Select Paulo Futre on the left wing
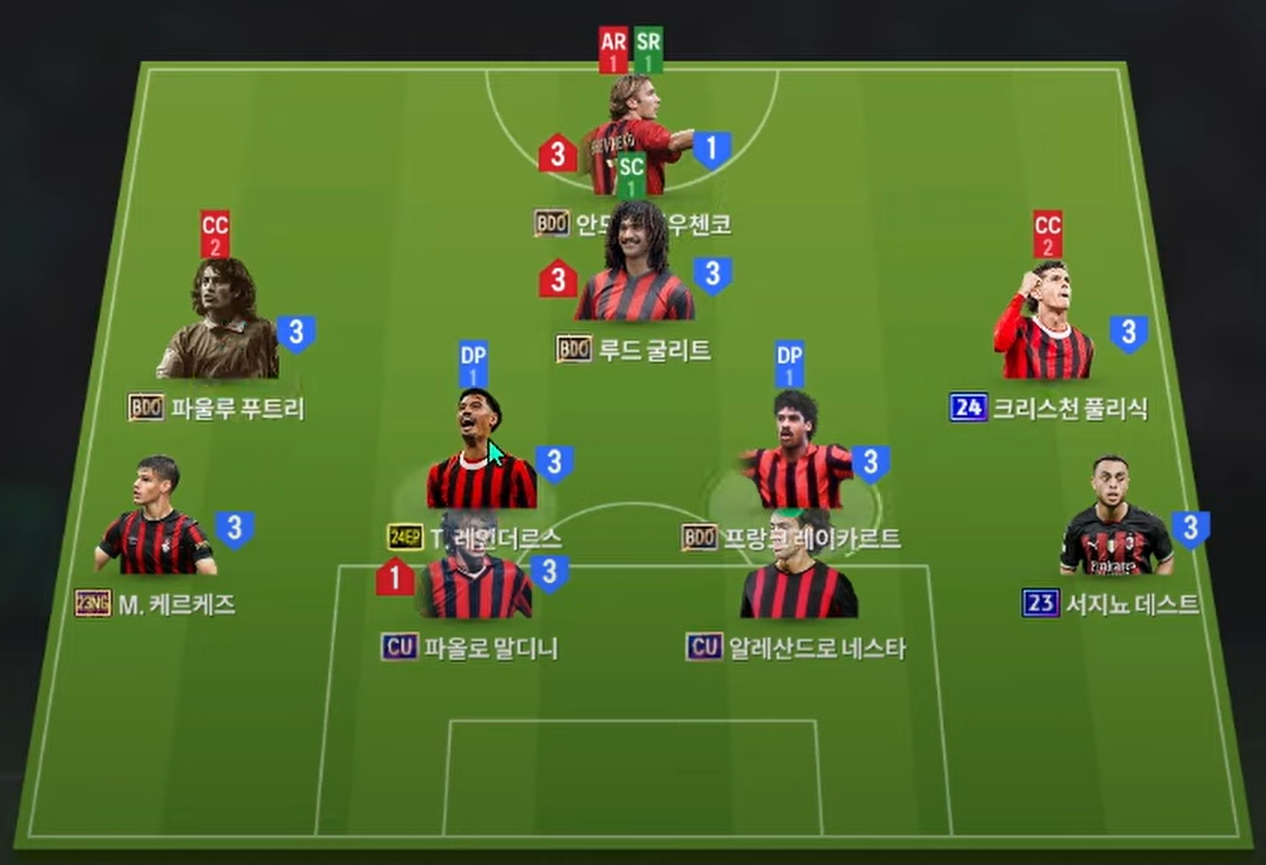Viewport: 1266px width, 865px height. pos(219,322)
